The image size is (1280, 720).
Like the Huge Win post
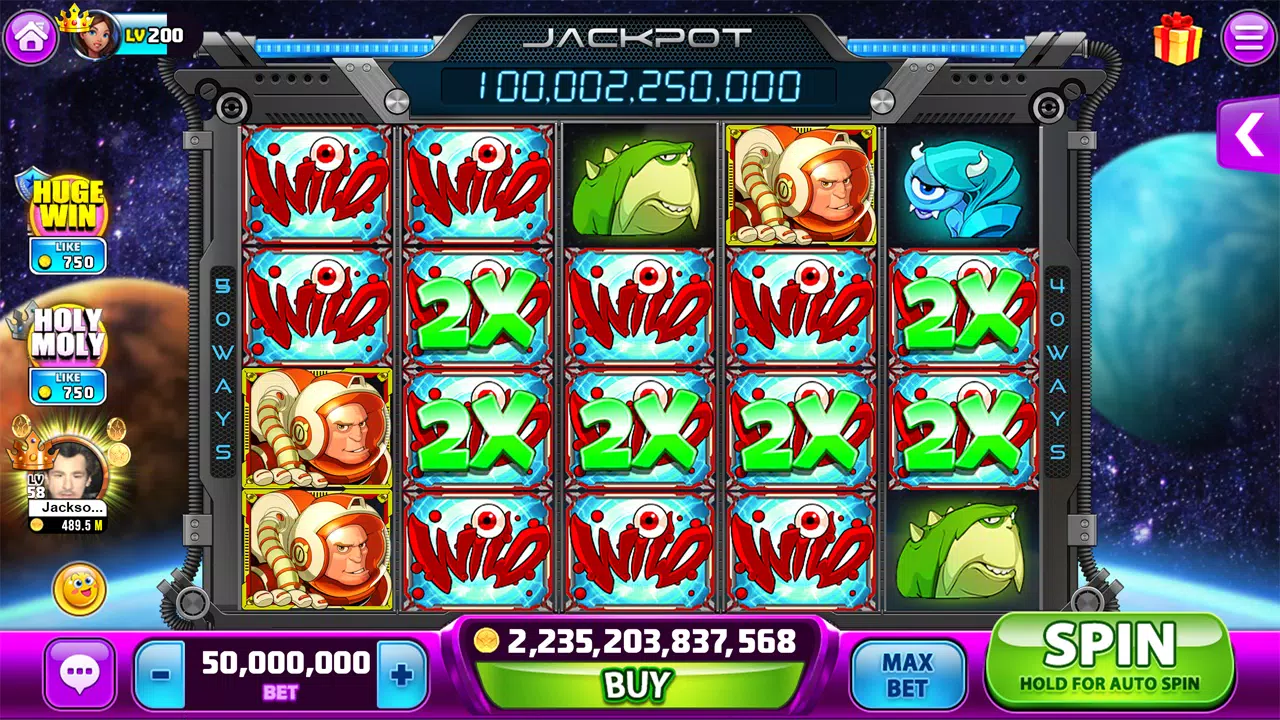click(68, 256)
